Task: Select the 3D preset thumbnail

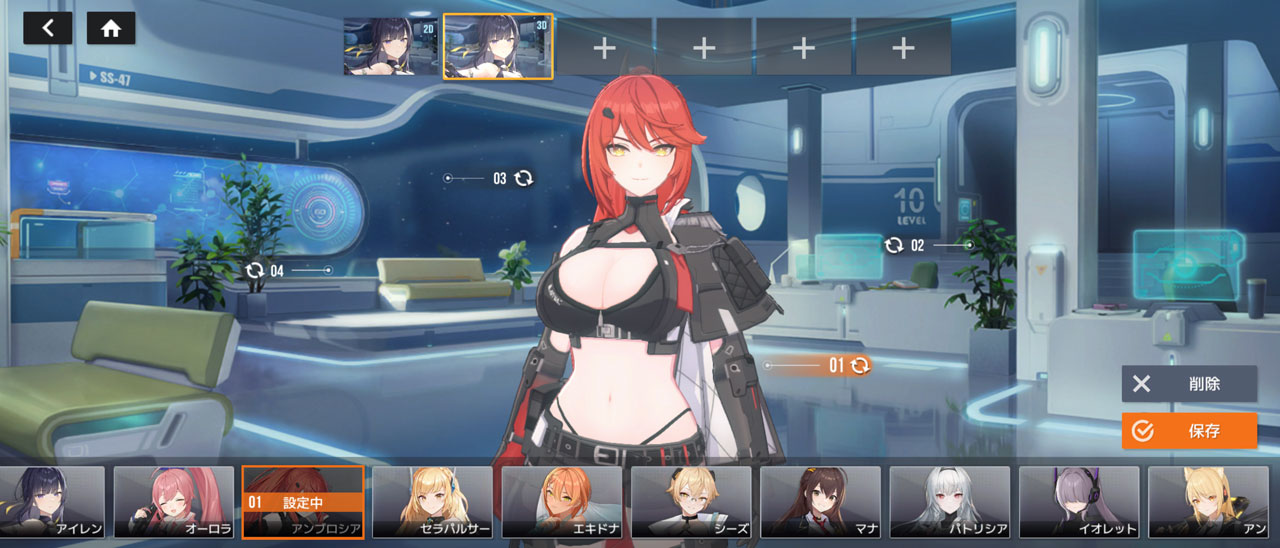Action: tap(498, 46)
